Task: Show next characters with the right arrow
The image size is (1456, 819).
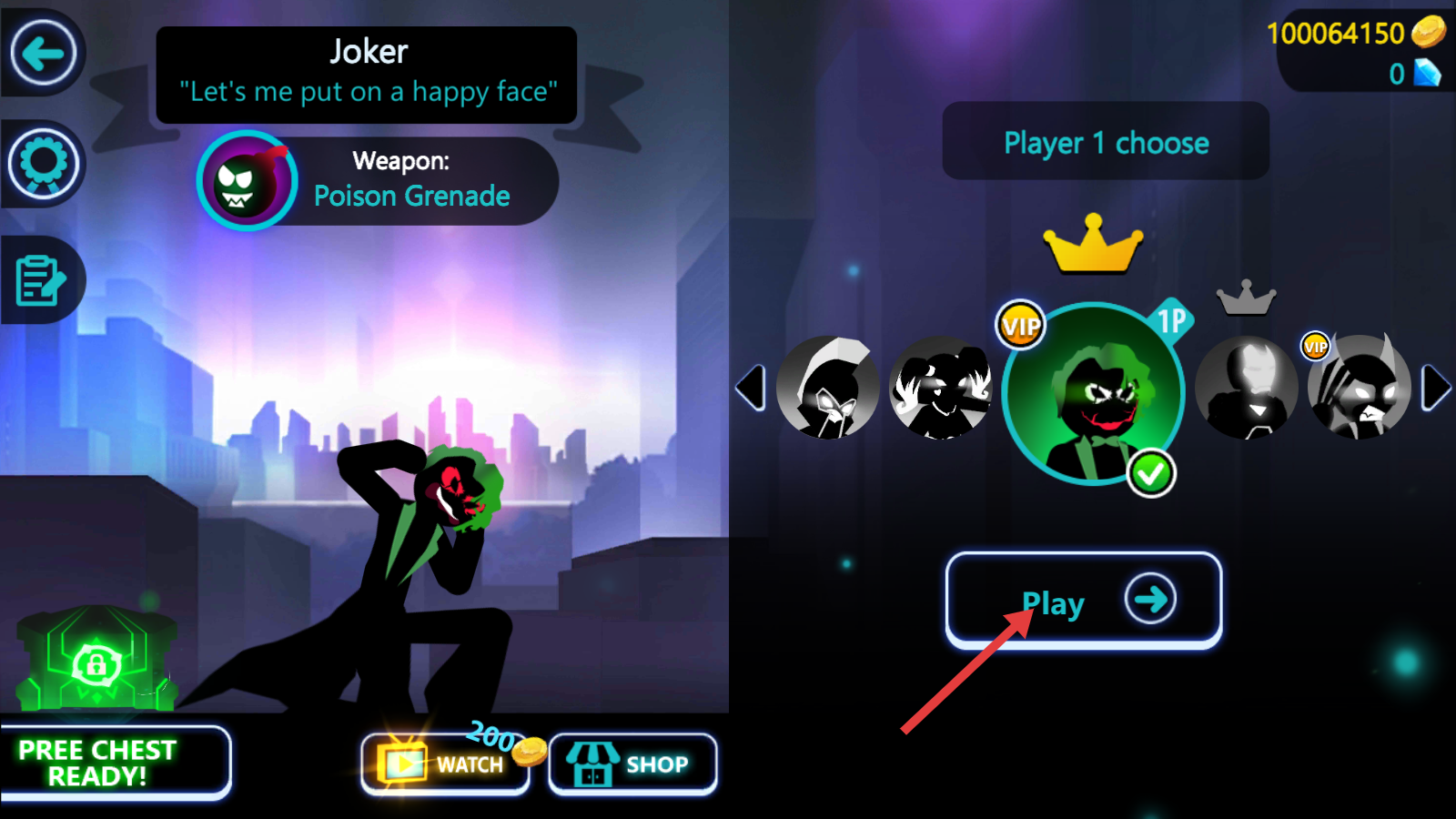Action: tap(1435, 389)
